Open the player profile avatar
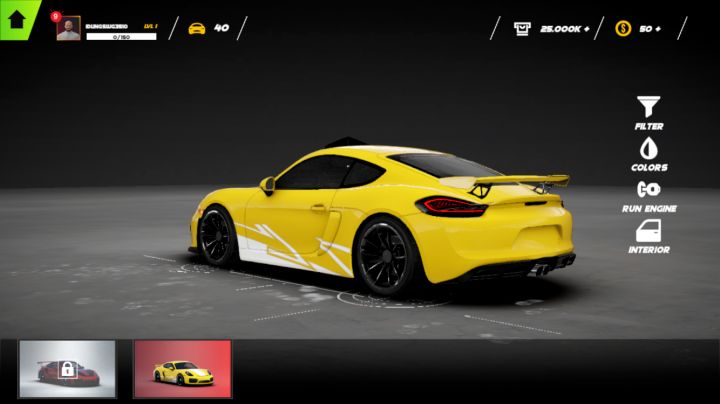The height and width of the screenshot is (404, 720). click(x=69, y=29)
